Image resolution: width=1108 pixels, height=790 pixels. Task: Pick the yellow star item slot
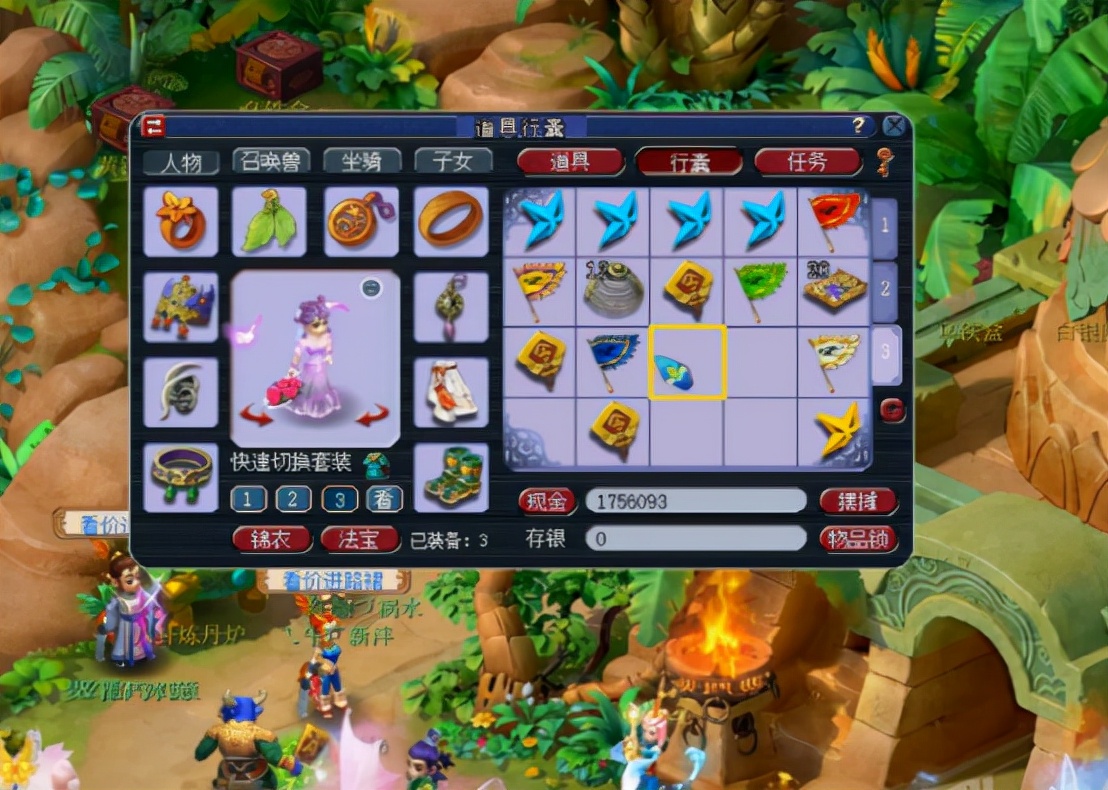835,434
